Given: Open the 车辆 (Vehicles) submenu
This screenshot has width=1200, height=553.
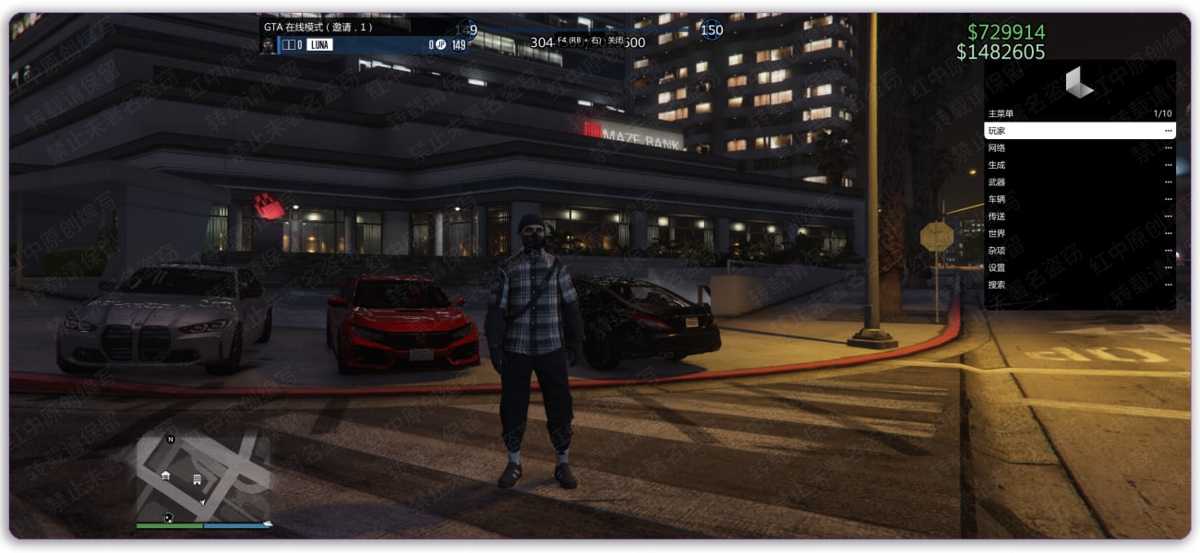Looking at the screenshot, I should (x=1078, y=199).
